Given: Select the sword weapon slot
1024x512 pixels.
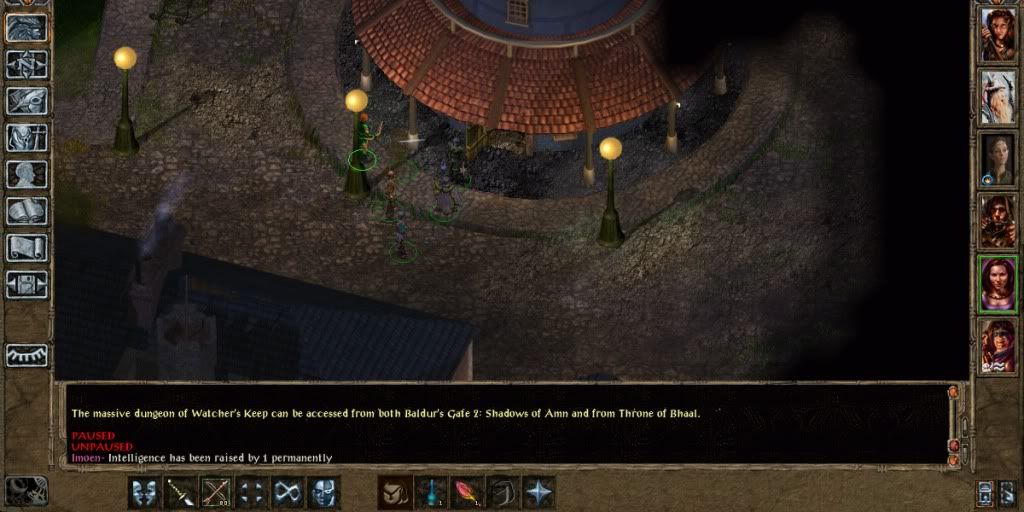Looking at the screenshot, I should click(181, 492).
